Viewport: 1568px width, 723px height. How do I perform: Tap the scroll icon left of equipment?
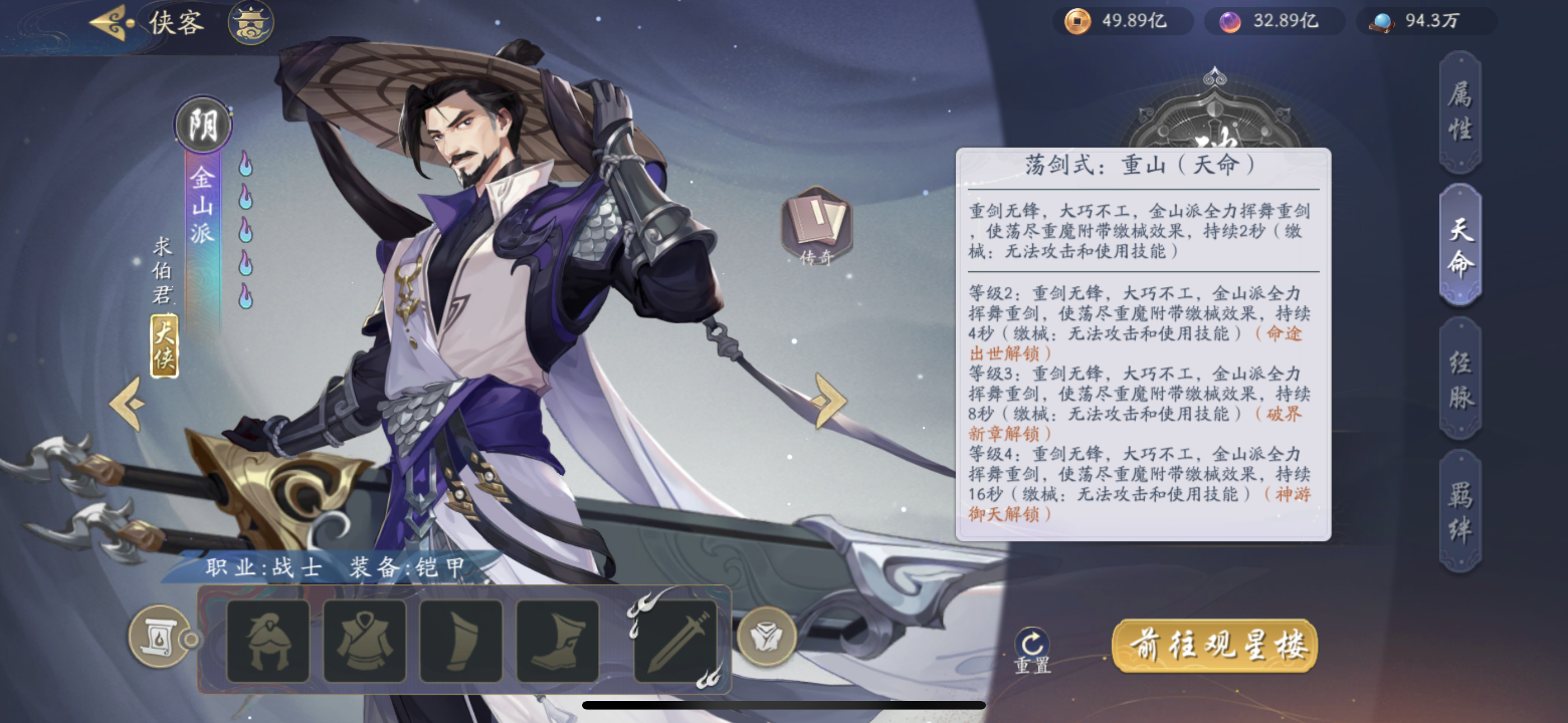[159, 637]
